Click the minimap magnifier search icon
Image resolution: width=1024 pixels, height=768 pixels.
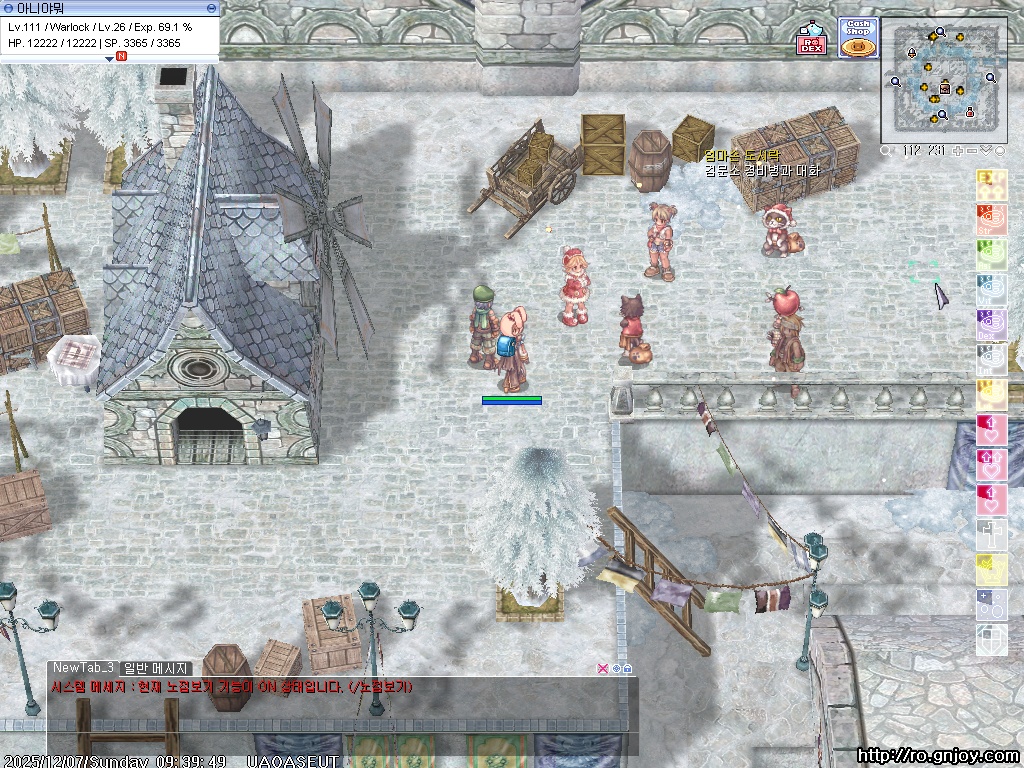click(887, 151)
